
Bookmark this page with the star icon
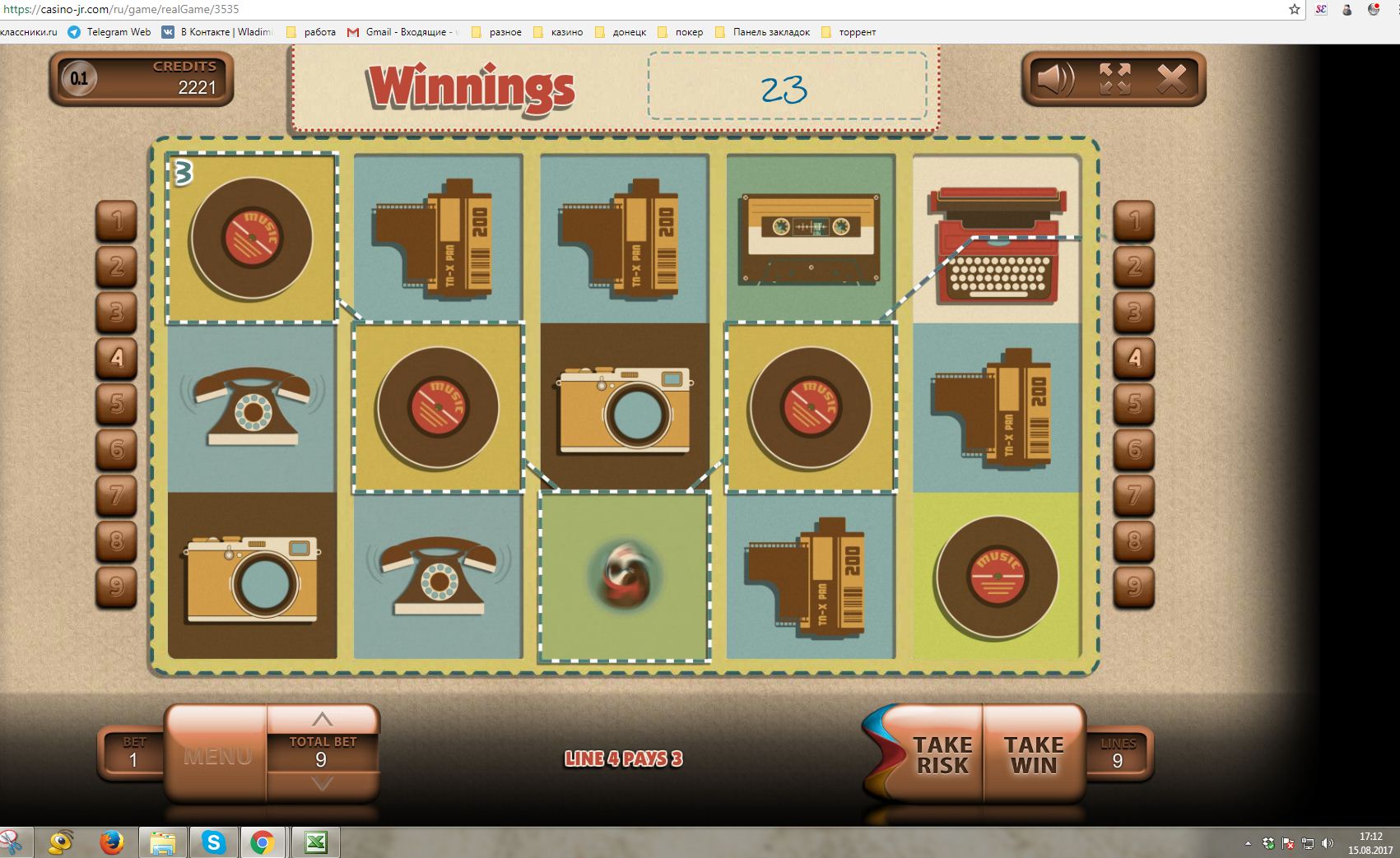click(1295, 10)
